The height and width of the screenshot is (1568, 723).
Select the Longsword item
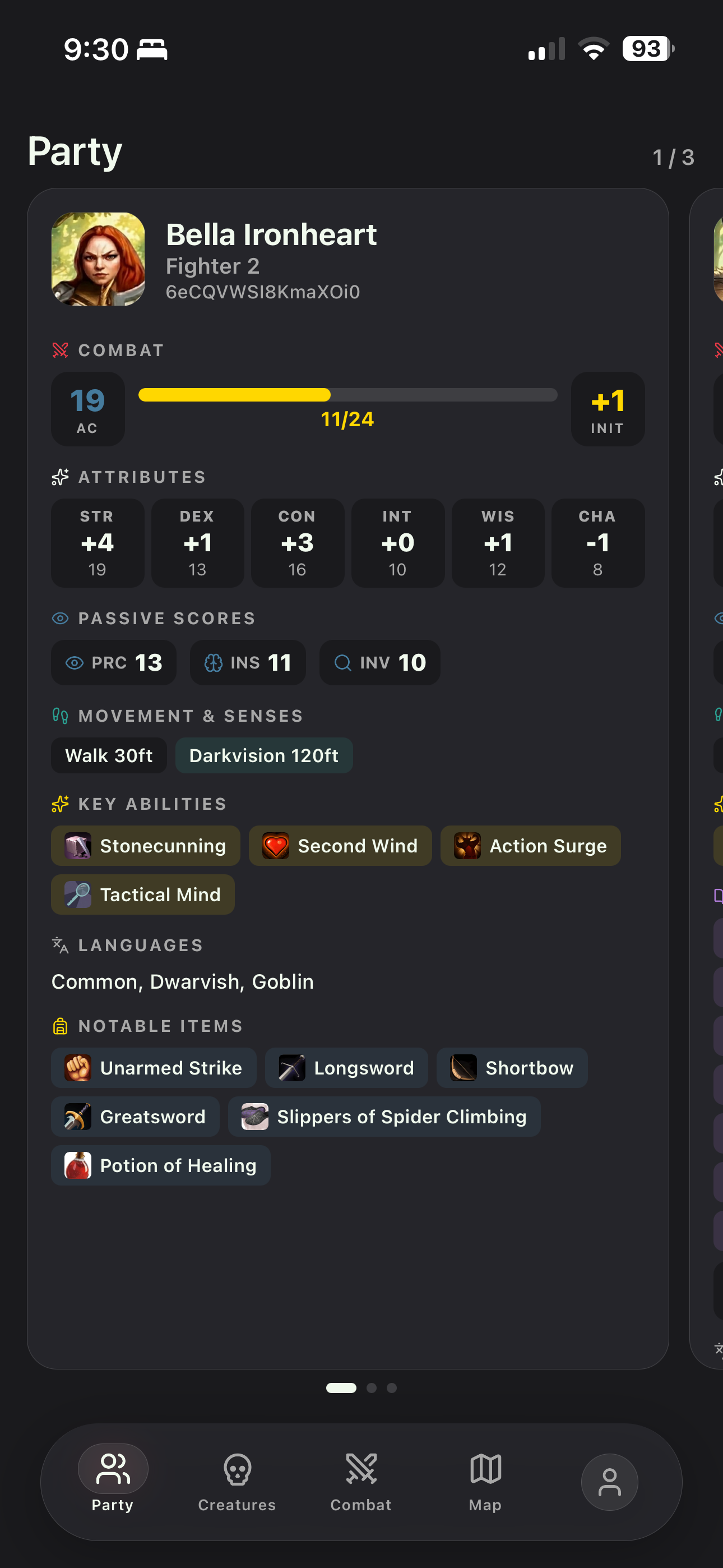click(346, 1068)
